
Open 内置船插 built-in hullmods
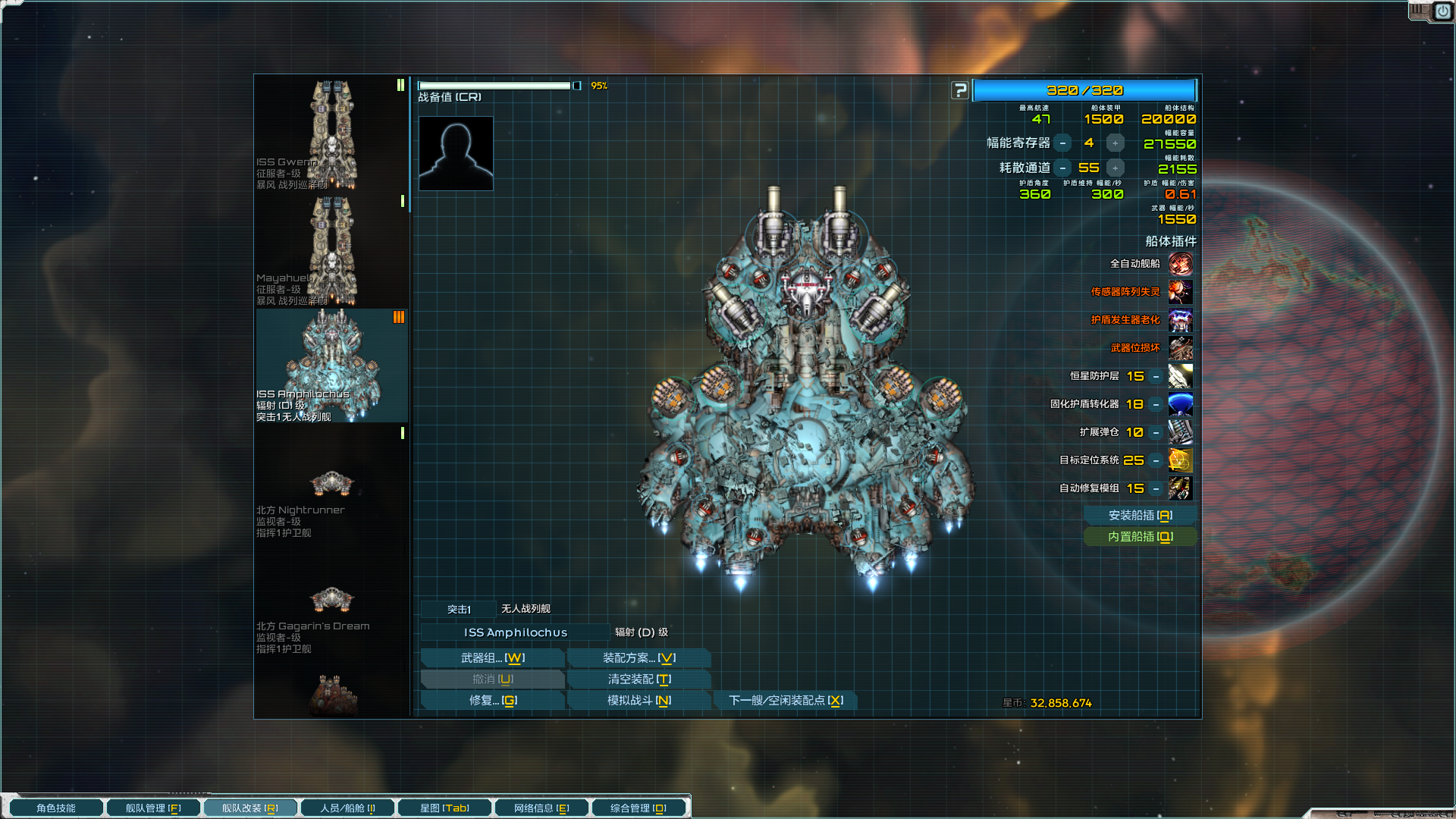click(x=1140, y=537)
